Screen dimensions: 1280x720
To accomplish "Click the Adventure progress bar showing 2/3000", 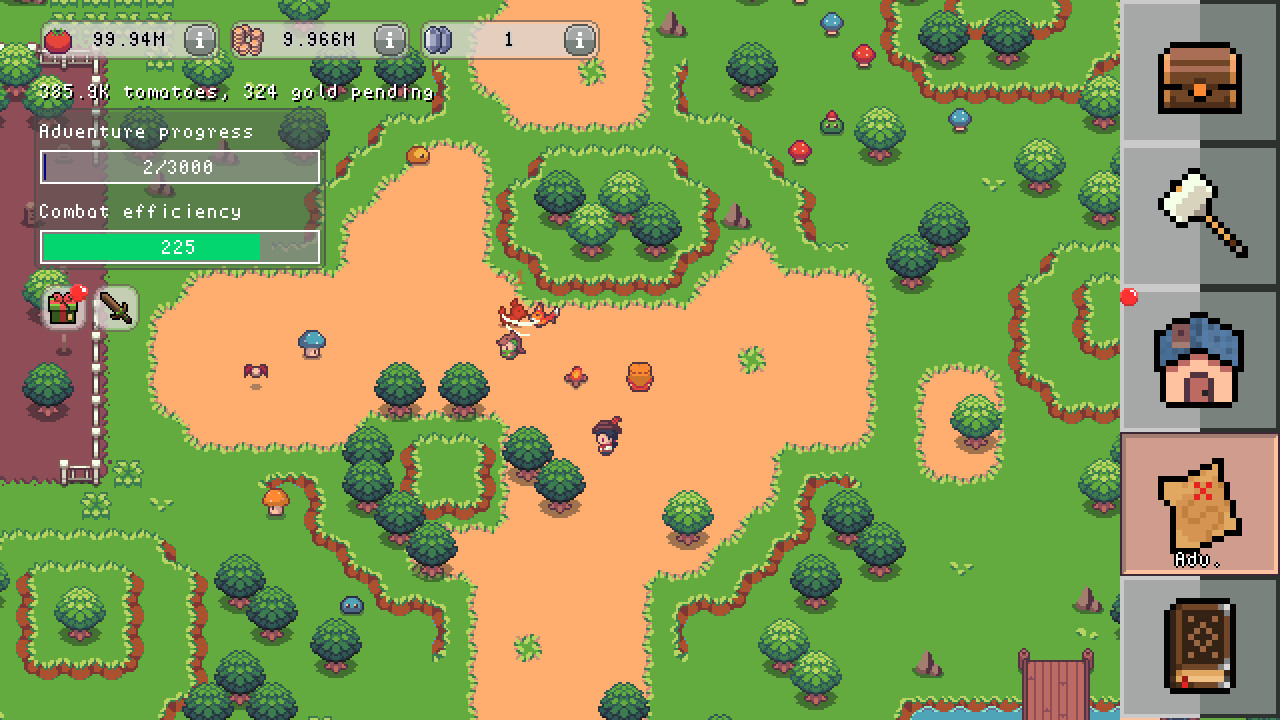I will click(178, 167).
